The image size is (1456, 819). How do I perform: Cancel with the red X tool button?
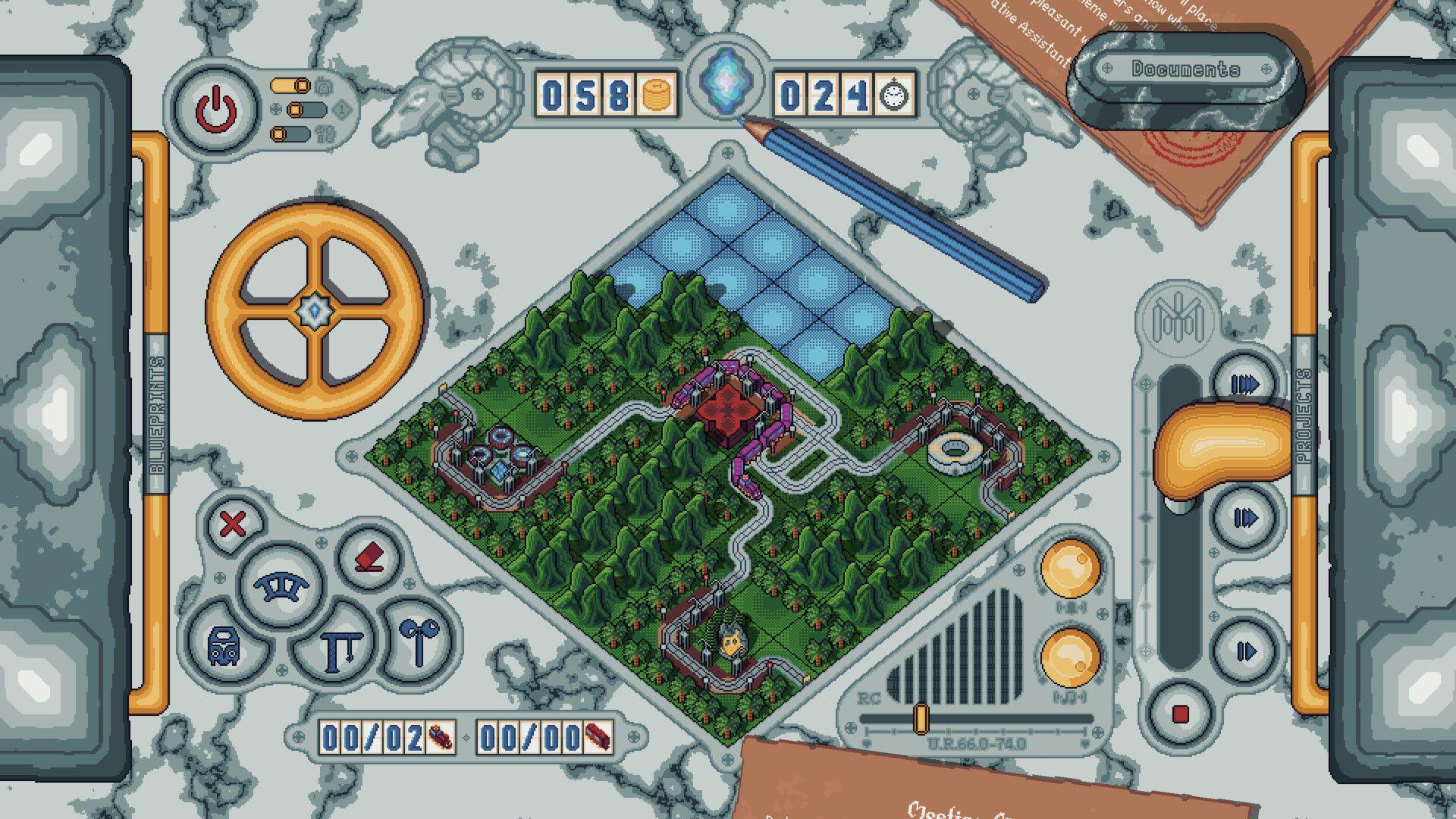tap(233, 523)
